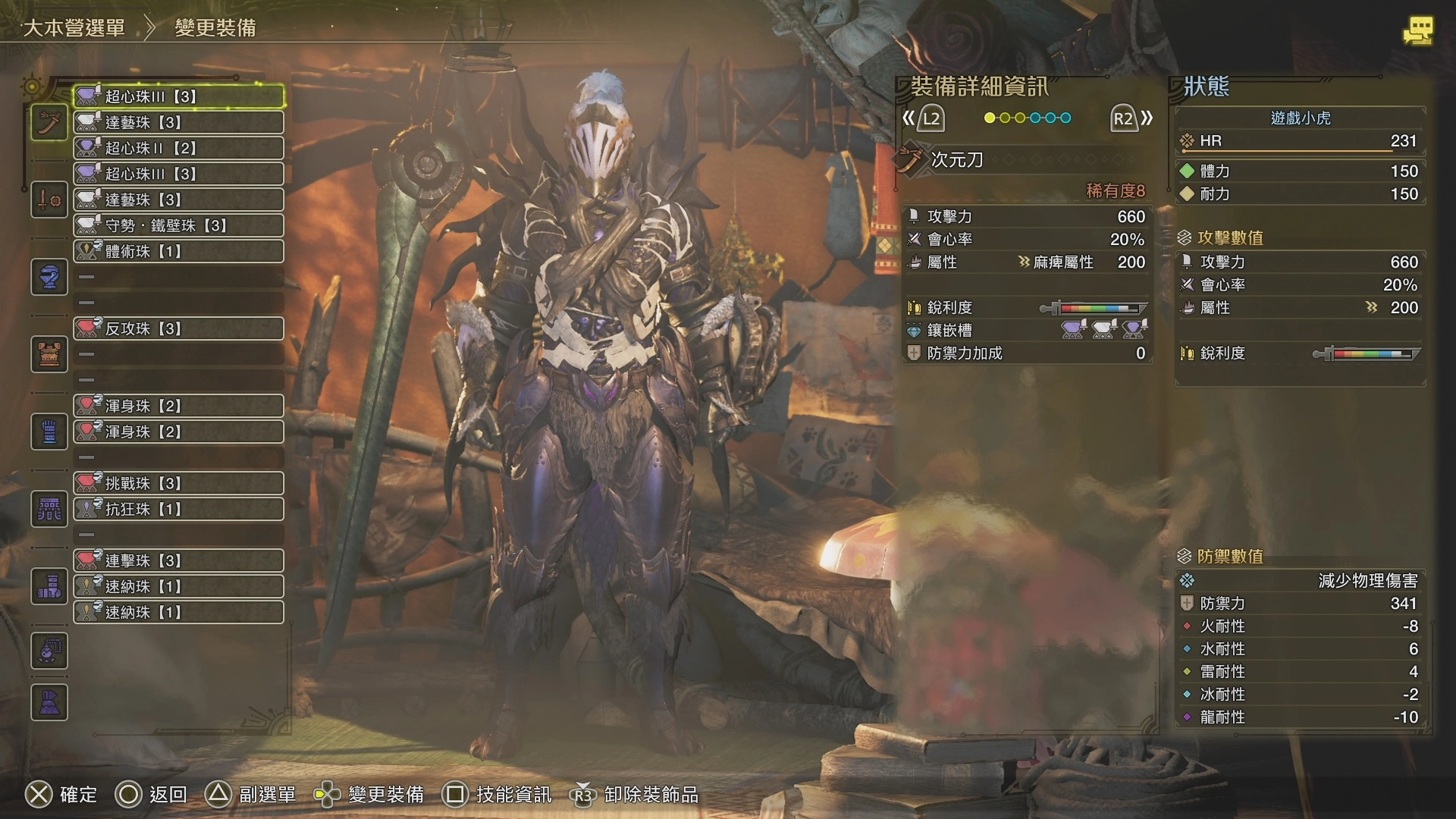Viewport: 1456px width, 819px height.
Task: Choose the arm gauntlet armor slot icon
Action: coord(49,431)
